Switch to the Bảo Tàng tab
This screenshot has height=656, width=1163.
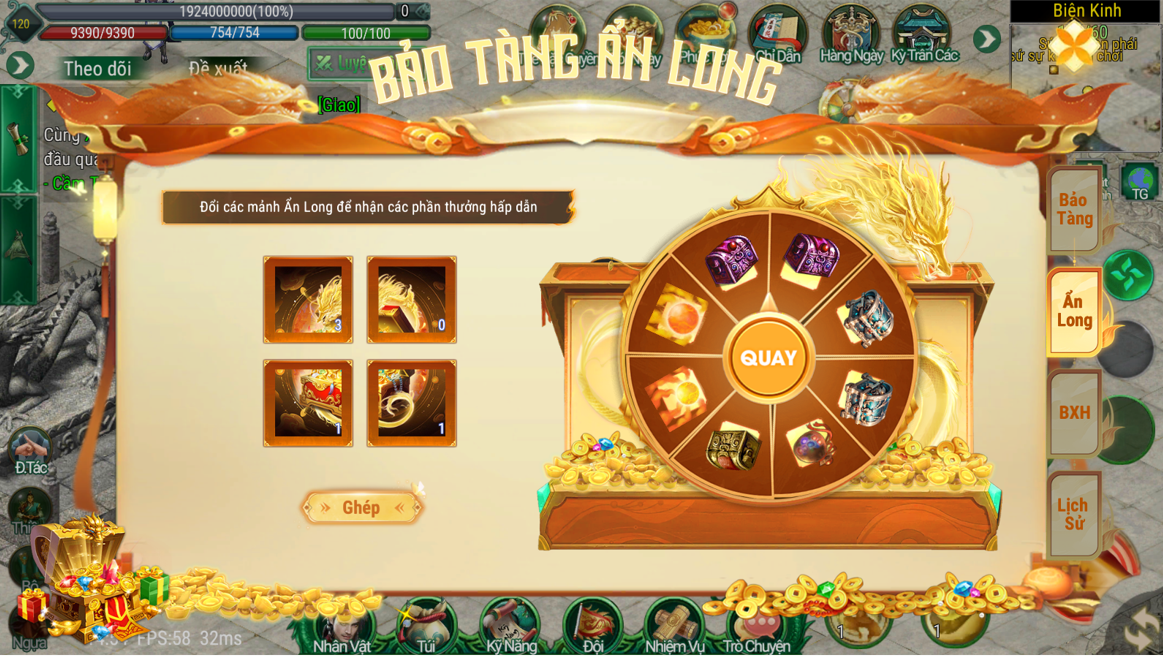1075,210
